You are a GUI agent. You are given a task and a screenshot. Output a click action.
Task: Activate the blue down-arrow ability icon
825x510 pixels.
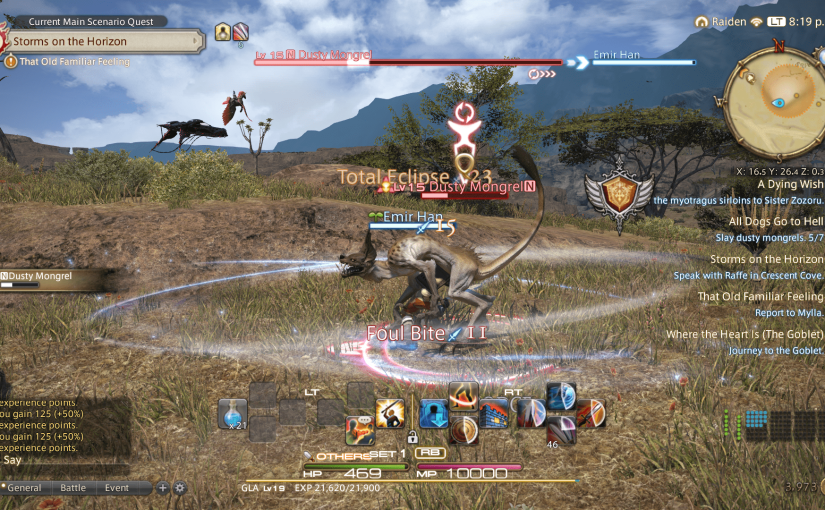pyautogui.click(x=433, y=413)
